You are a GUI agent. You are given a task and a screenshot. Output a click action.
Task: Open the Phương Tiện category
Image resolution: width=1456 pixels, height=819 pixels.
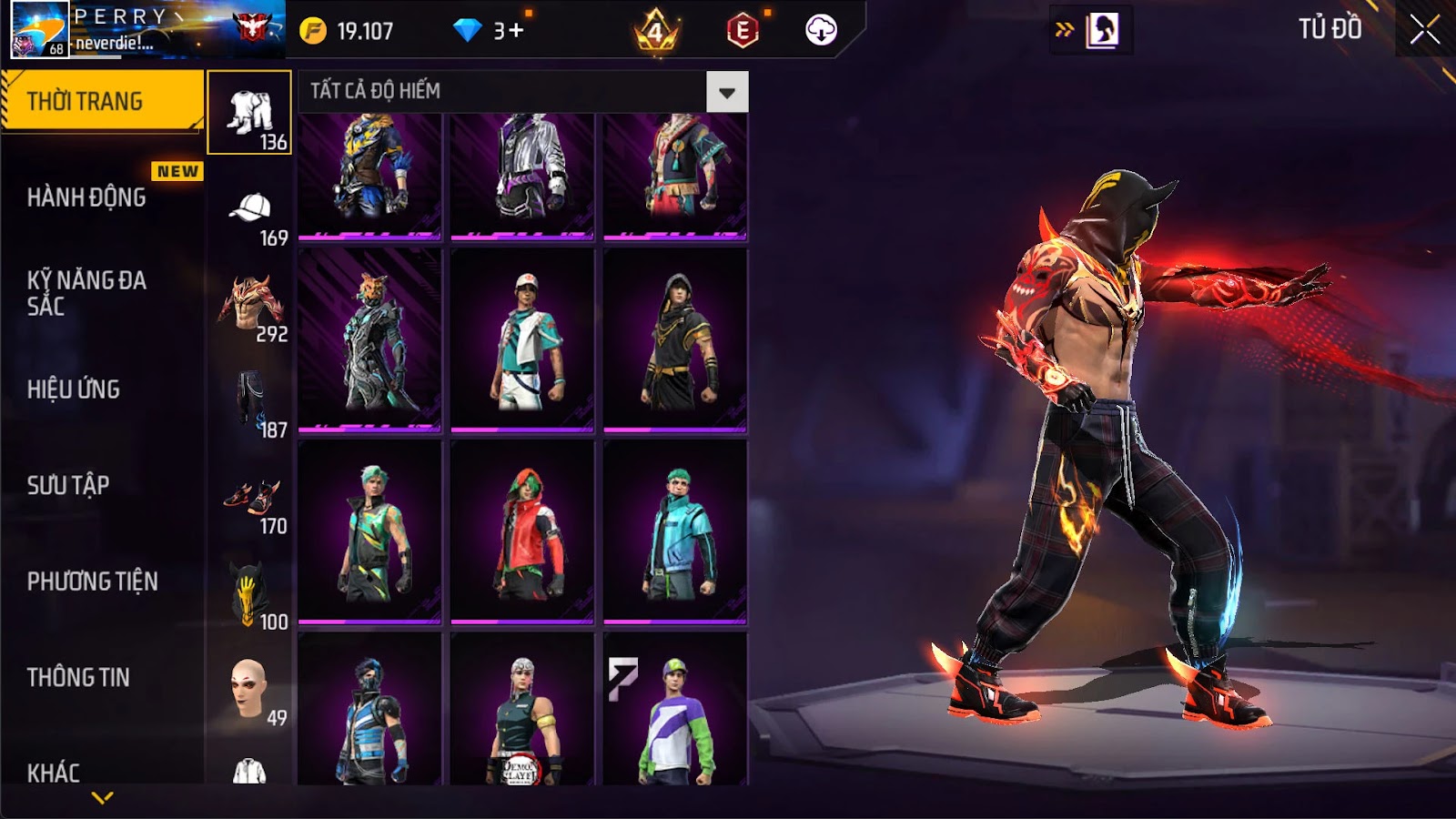tap(93, 581)
